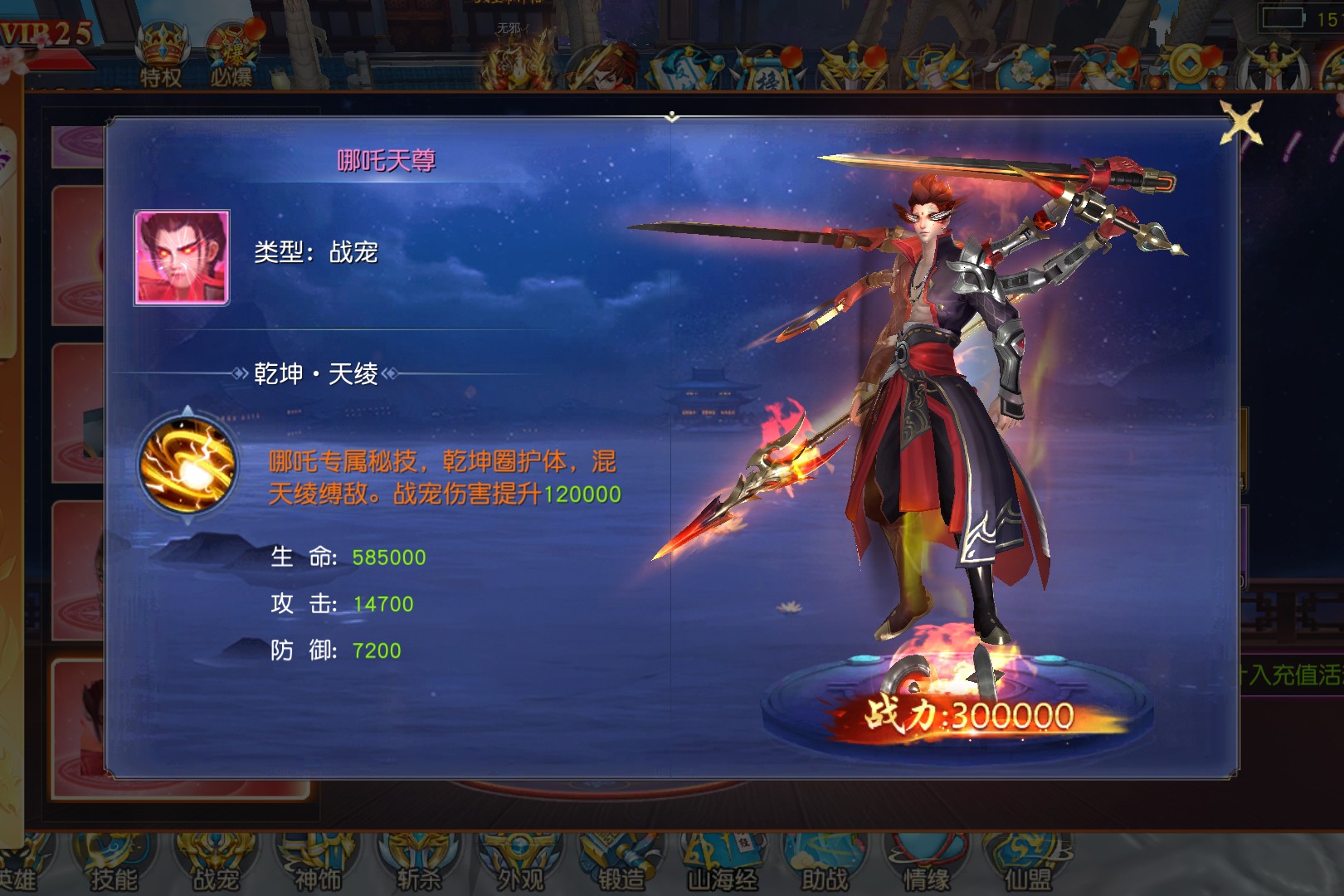Switch to the 技能 tab

114,863
